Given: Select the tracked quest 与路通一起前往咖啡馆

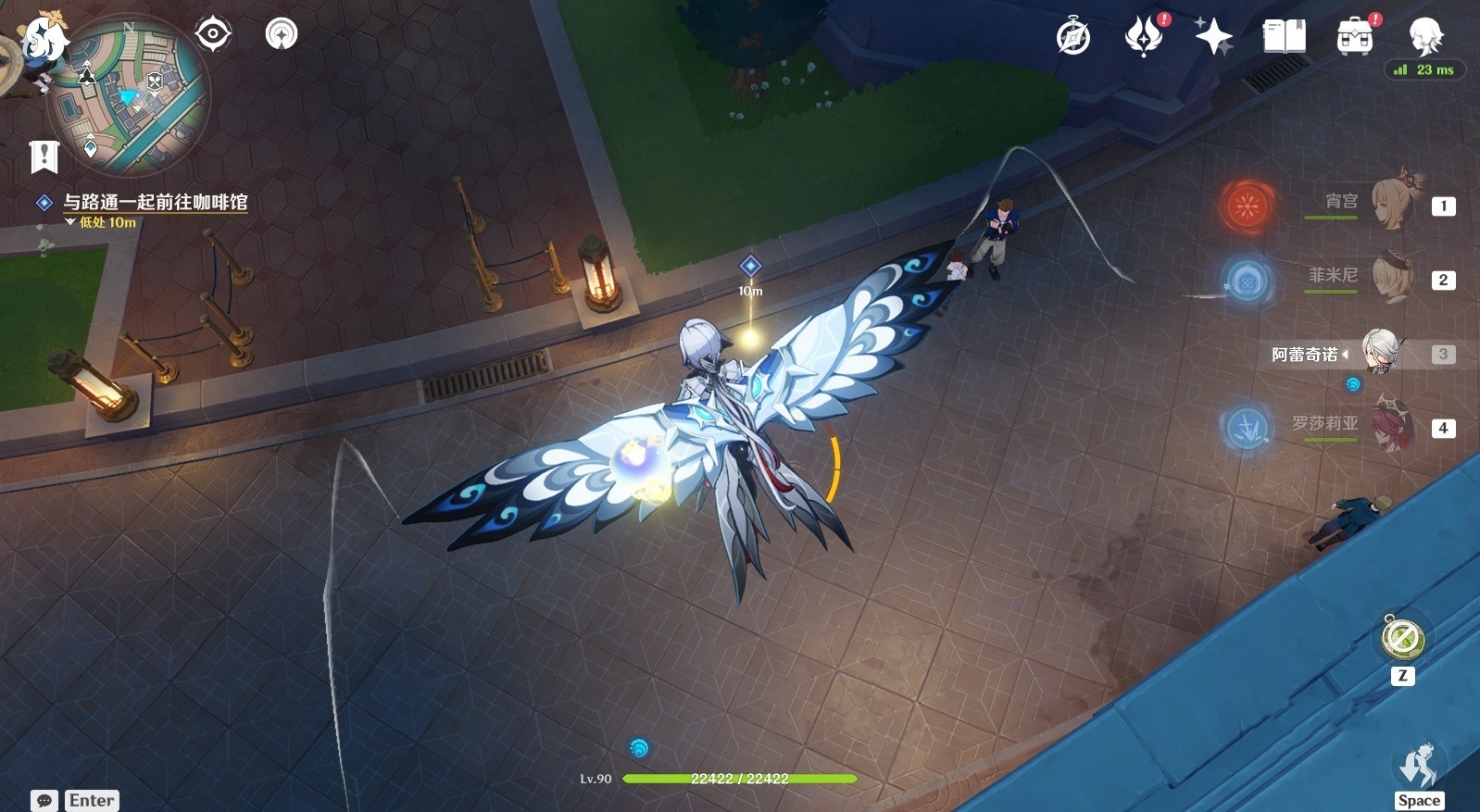Looking at the screenshot, I should click(x=155, y=202).
